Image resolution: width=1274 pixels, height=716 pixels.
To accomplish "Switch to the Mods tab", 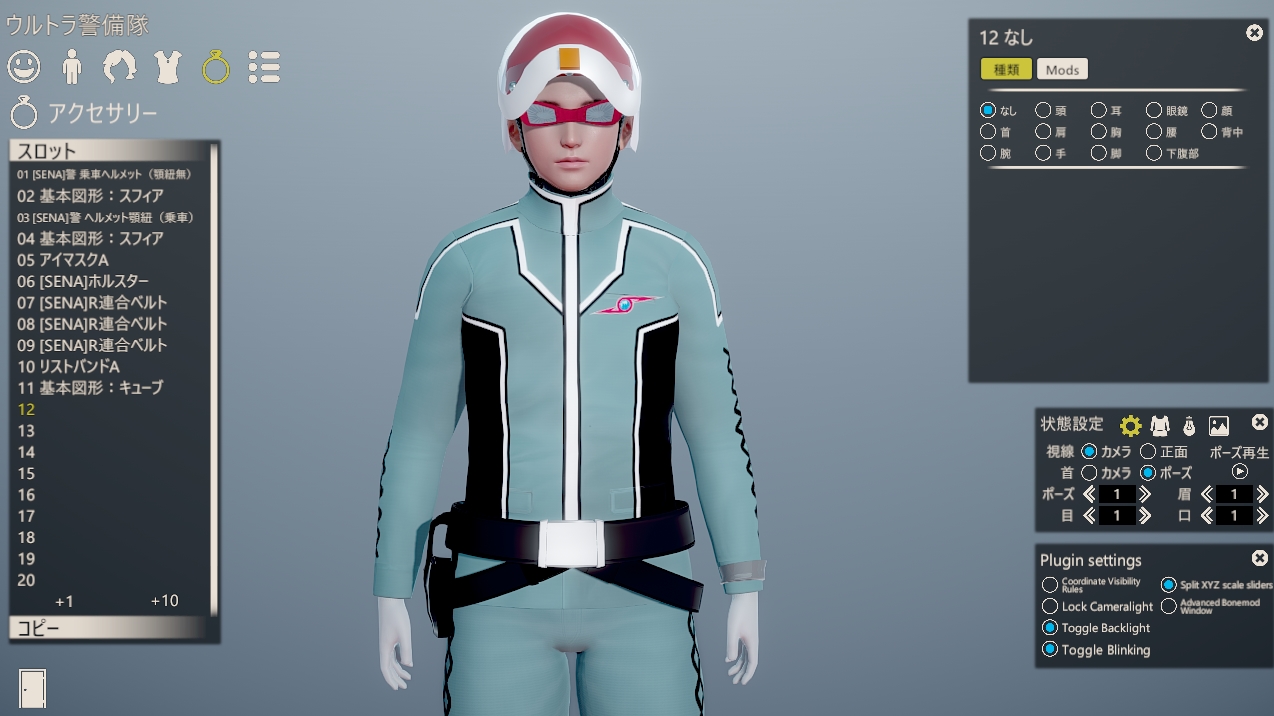I will [1062, 69].
